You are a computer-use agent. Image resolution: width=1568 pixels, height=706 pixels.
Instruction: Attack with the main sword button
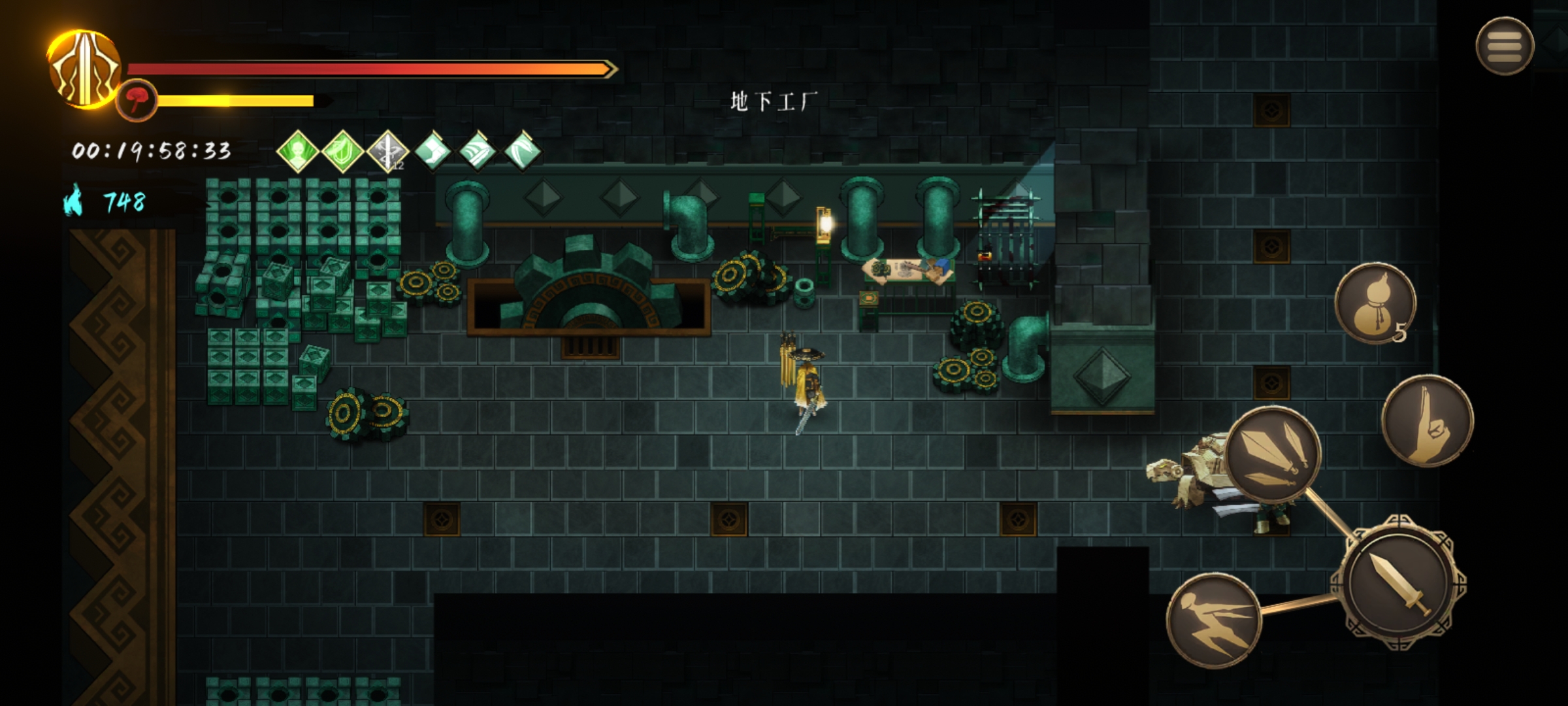pos(1398,582)
